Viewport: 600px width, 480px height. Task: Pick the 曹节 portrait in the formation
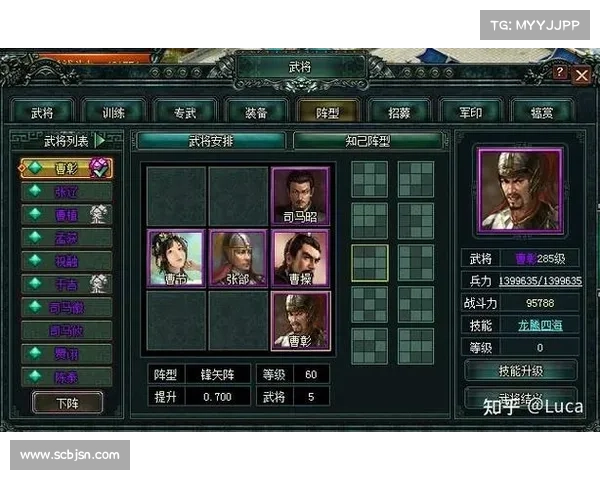click(176, 258)
